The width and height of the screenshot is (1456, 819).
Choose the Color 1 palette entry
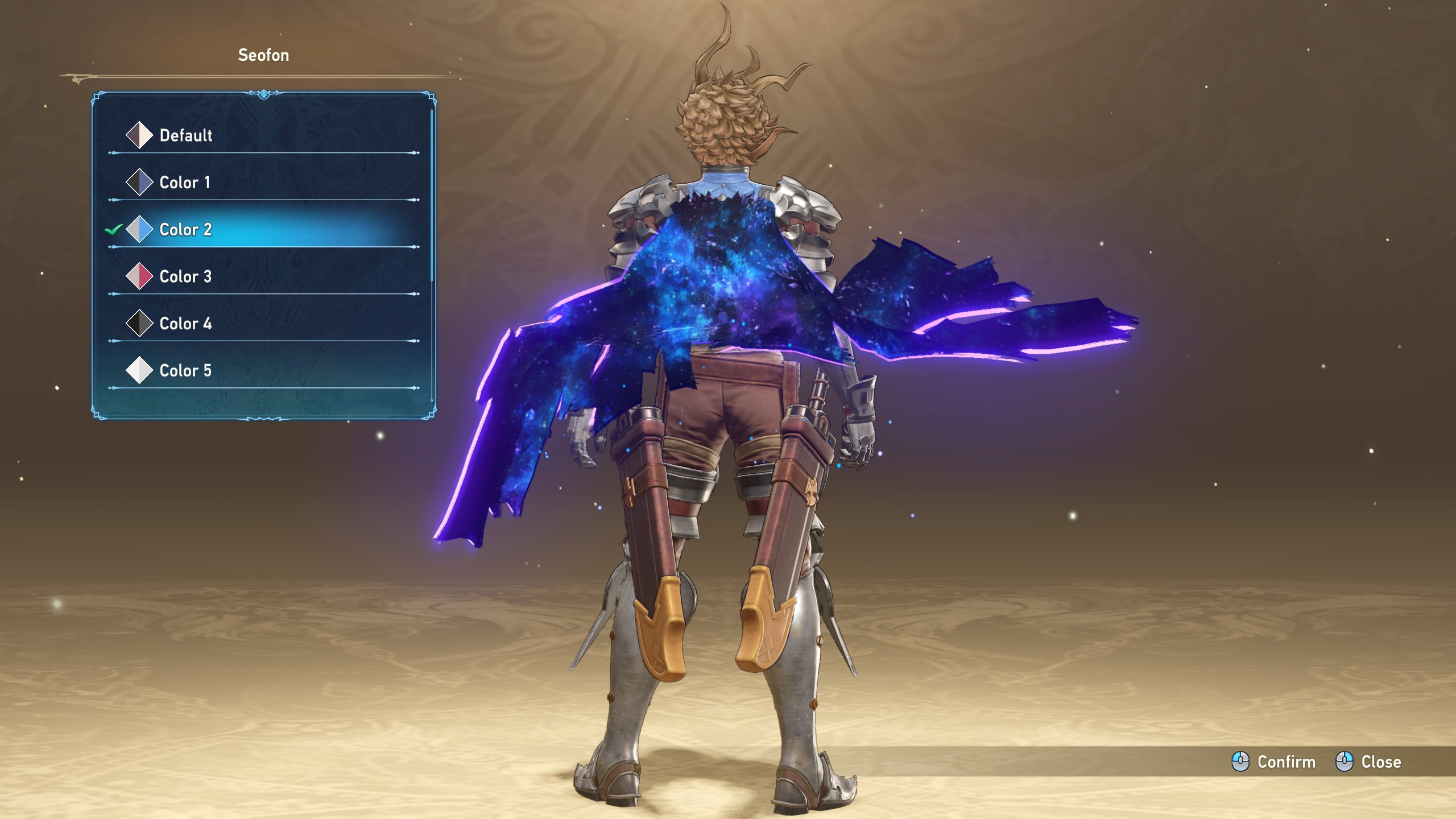click(x=184, y=183)
